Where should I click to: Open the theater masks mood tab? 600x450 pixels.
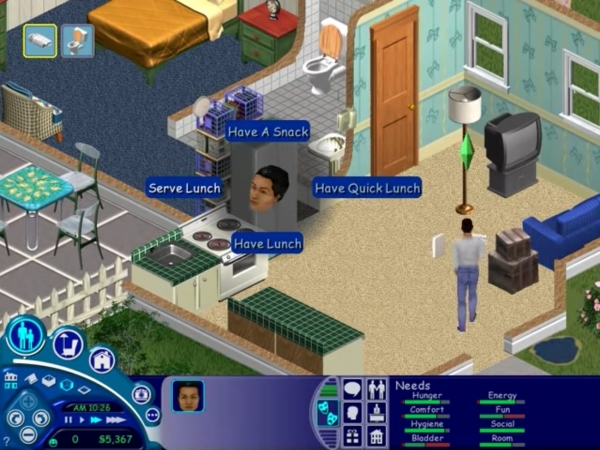pyautogui.click(x=329, y=412)
